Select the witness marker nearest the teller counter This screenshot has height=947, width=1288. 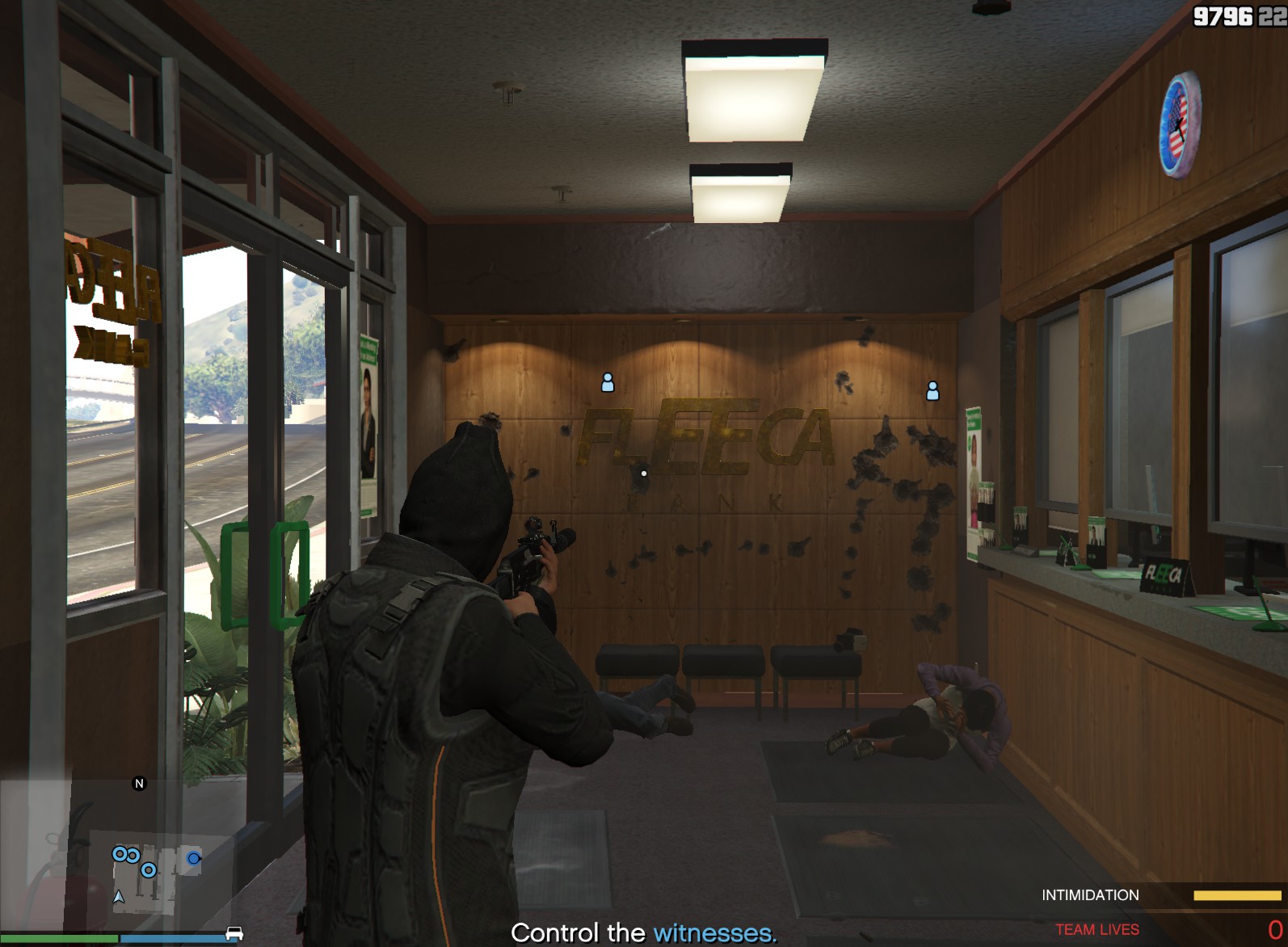932,391
